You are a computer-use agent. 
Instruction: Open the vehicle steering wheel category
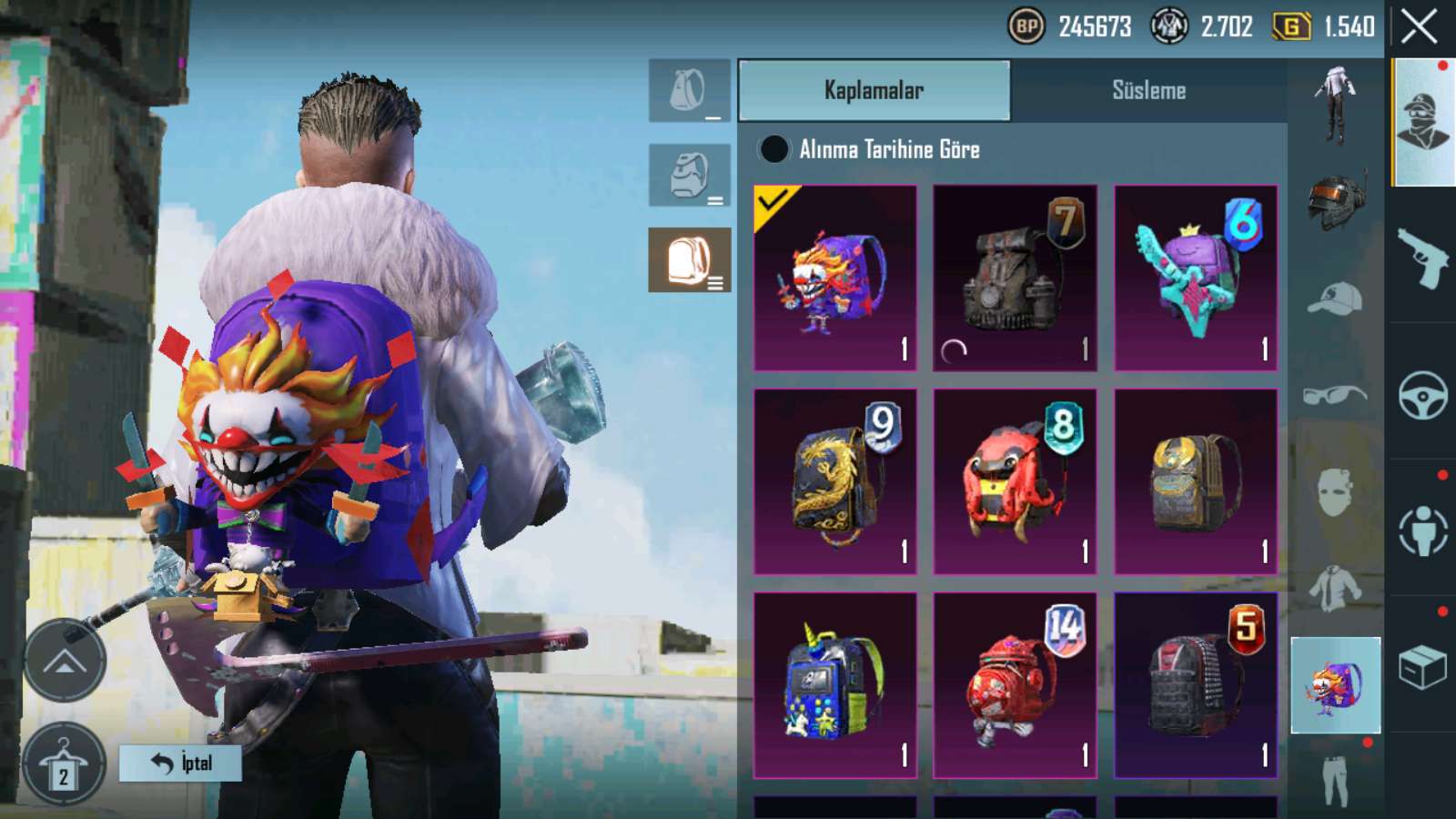tap(1423, 394)
